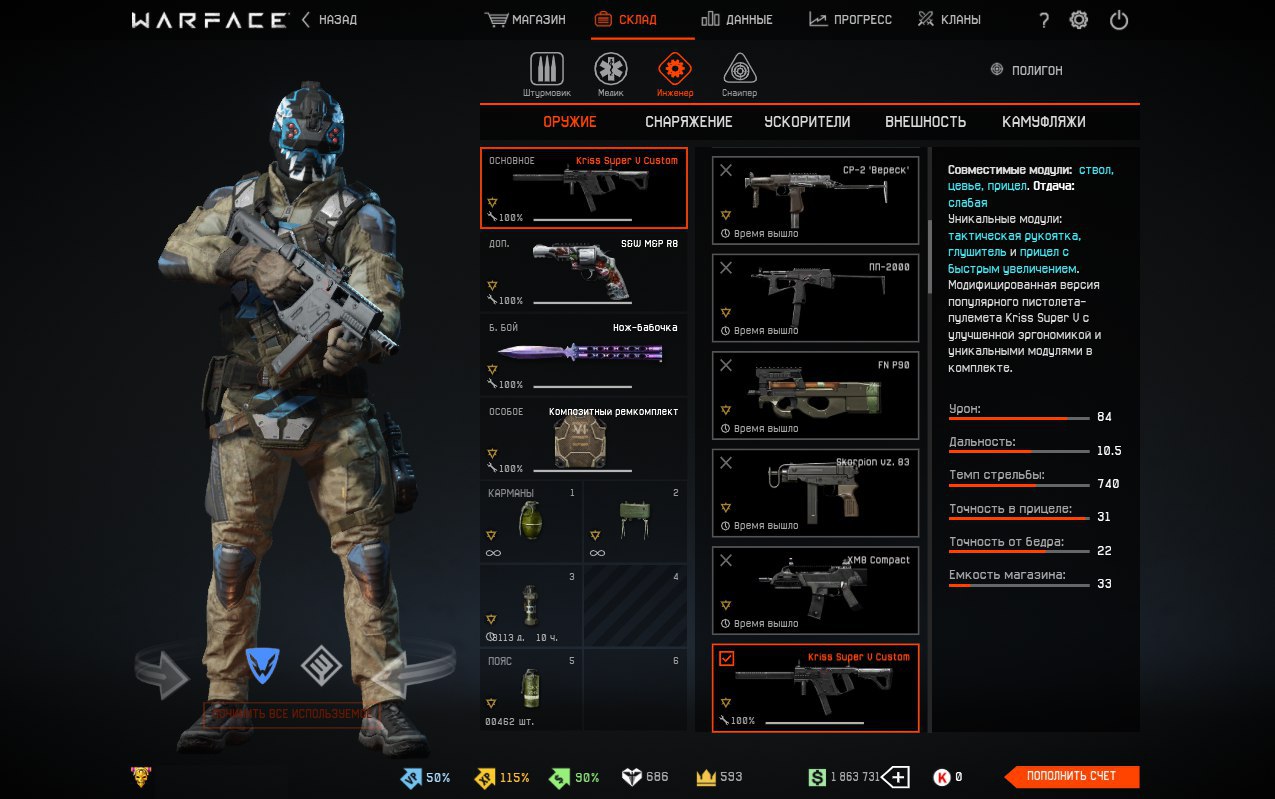Select the S&W M&P R8 secondary slot
The height and width of the screenshot is (799, 1275).
click(x=584, y=272)
